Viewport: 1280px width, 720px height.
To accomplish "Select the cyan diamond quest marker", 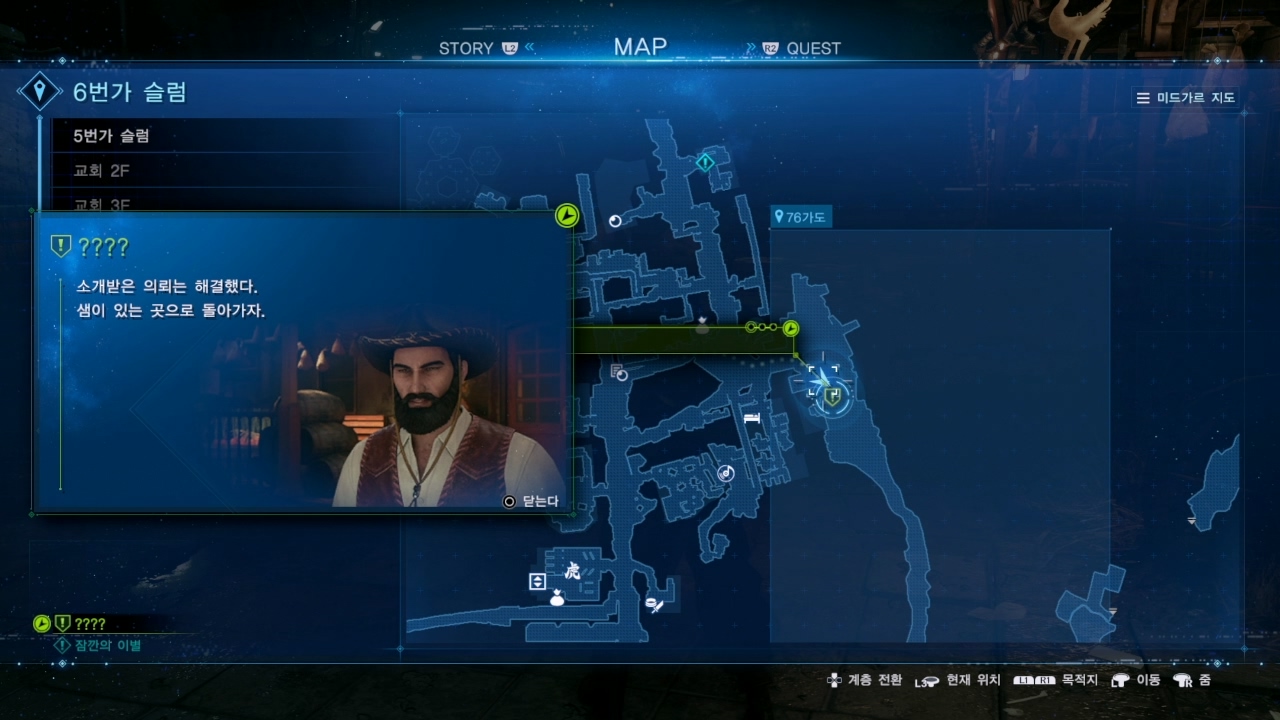I will point(705,161).
